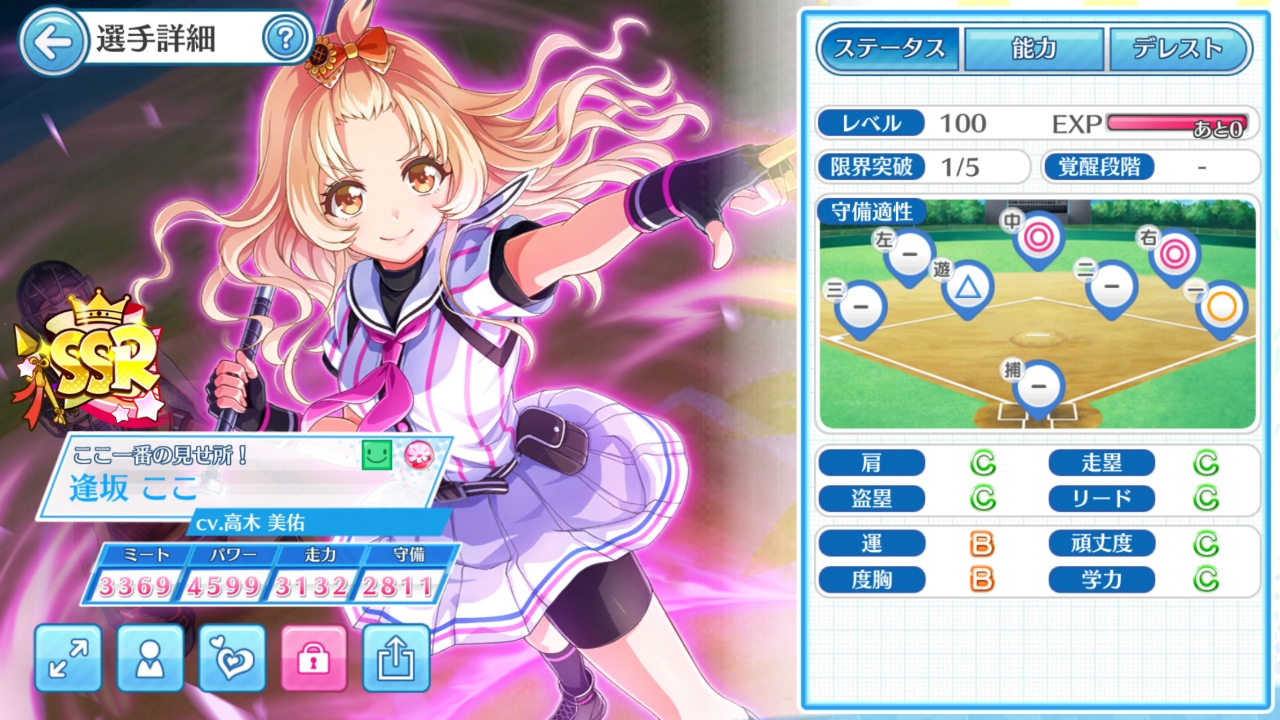The width and height of the screenshot is (1280, 720).
Task: Expand the character art to fullscreen
Action: coord(68,658)
